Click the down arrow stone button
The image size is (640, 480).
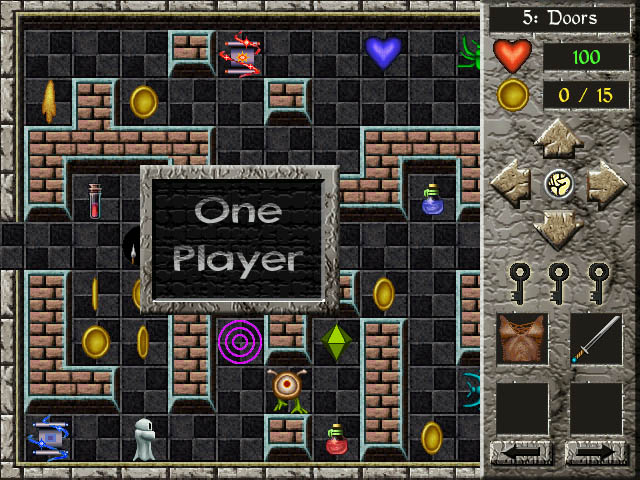point(558,228)
